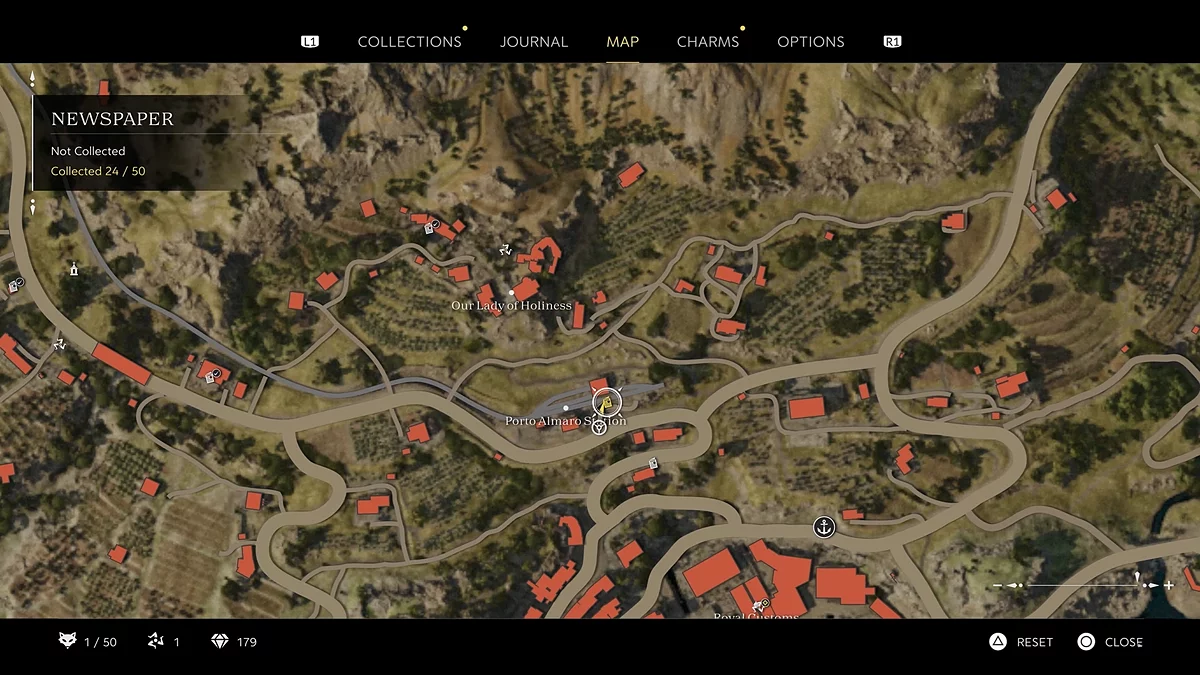
Task: Close the map screen
Action: point(1110,642)
